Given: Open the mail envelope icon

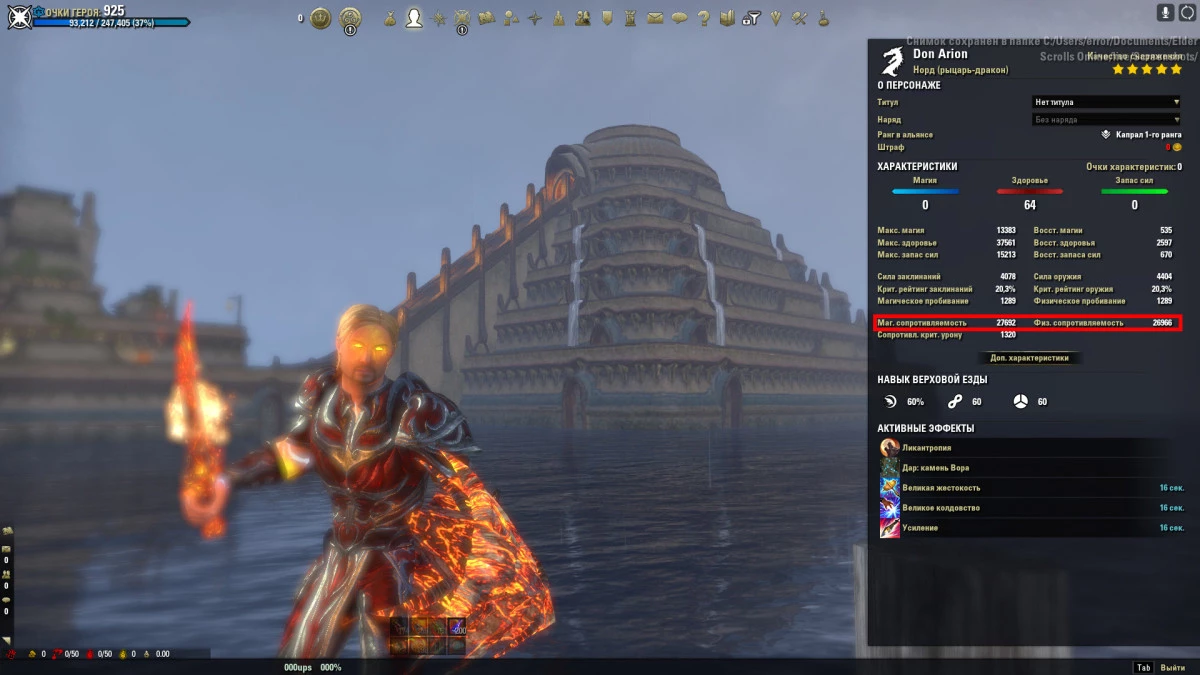Looking at the screenshot, I should tap(655, 18).
